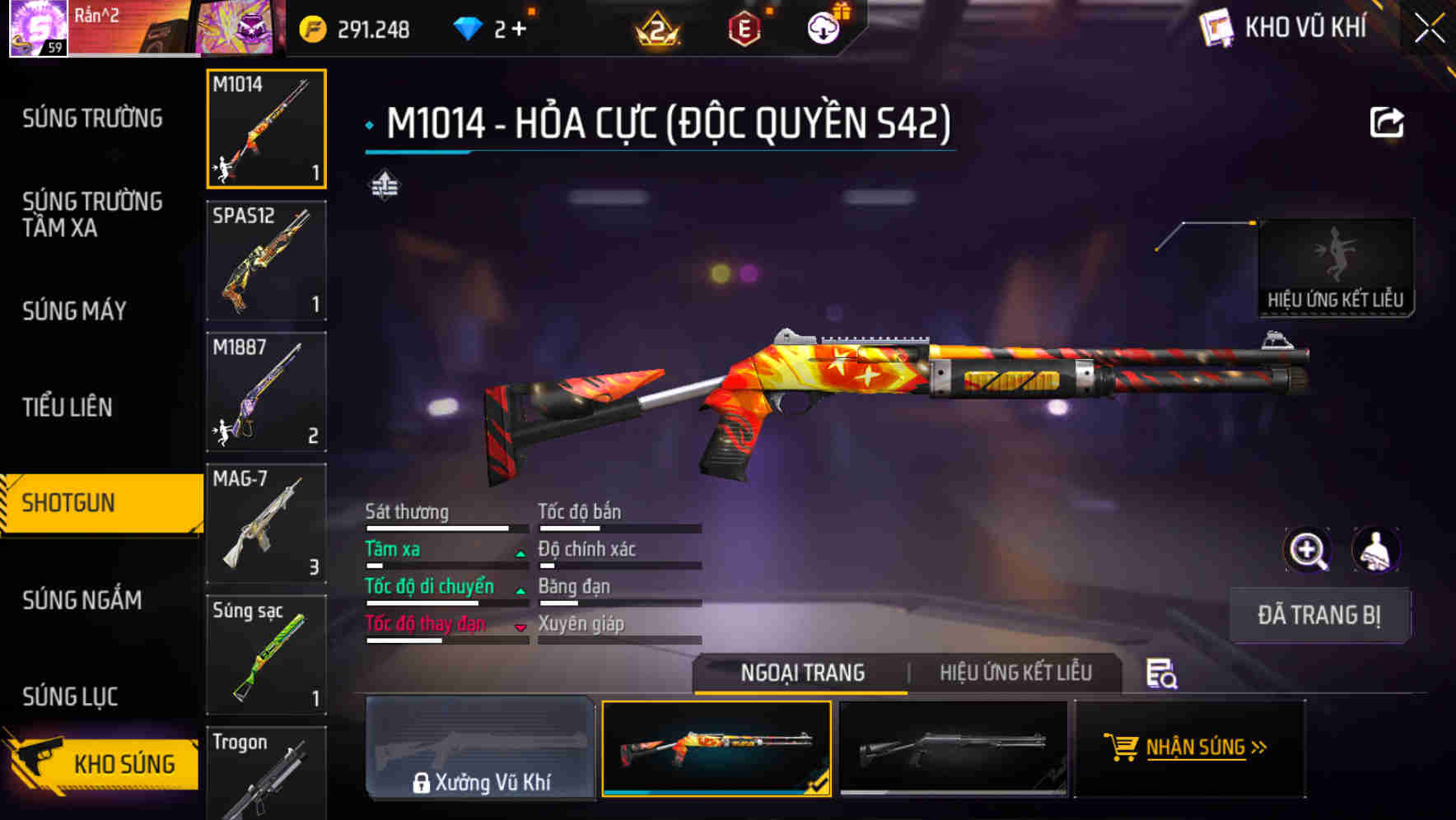Select the SPAS12 weapon thumbnail
The height and width of the screenshot is (820, 1456).
coord(266,261)
